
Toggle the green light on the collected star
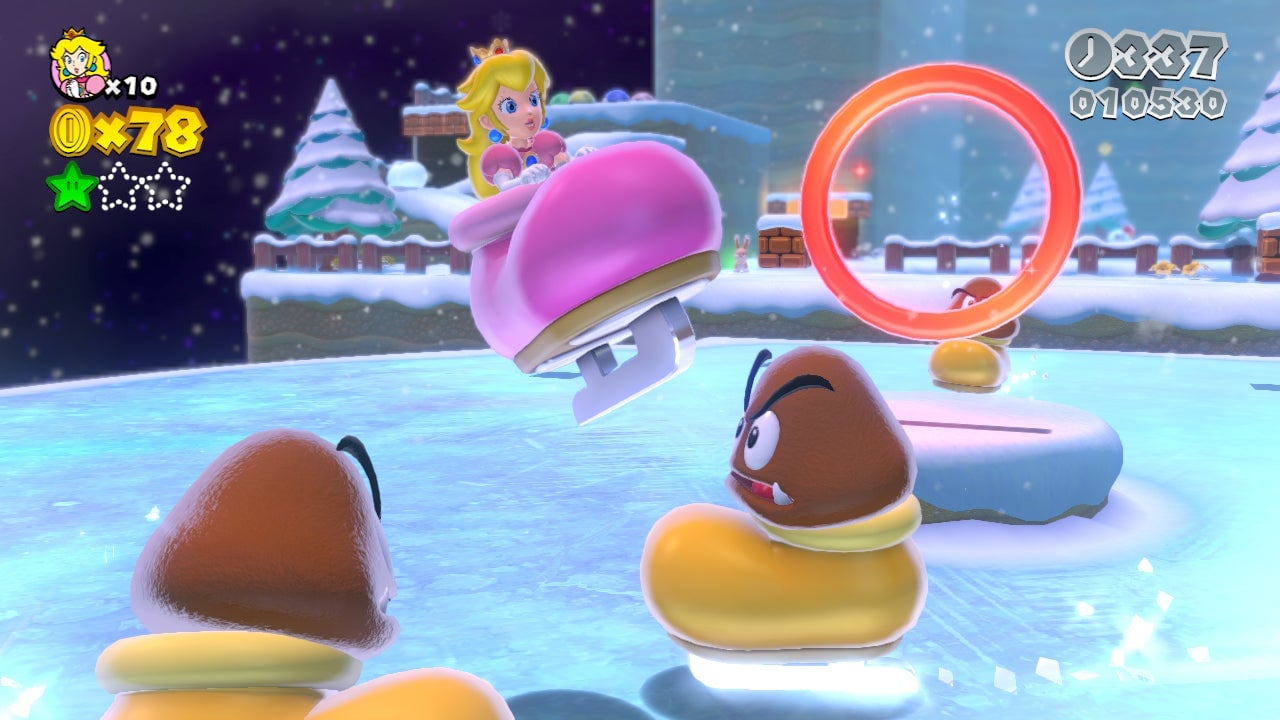click(72, 185)
